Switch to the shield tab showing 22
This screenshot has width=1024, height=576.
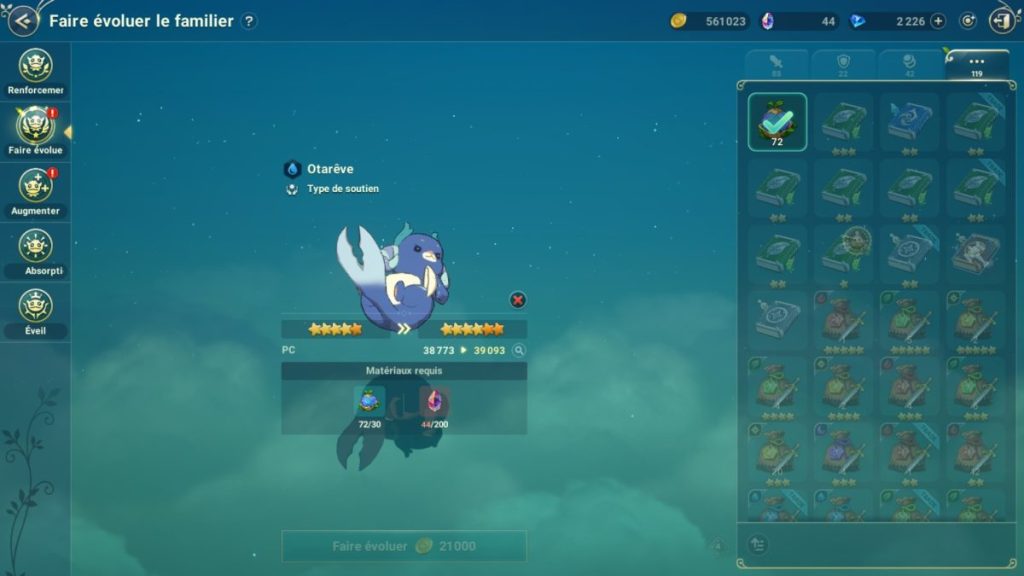pyautogui.click(x=843, y=65)
